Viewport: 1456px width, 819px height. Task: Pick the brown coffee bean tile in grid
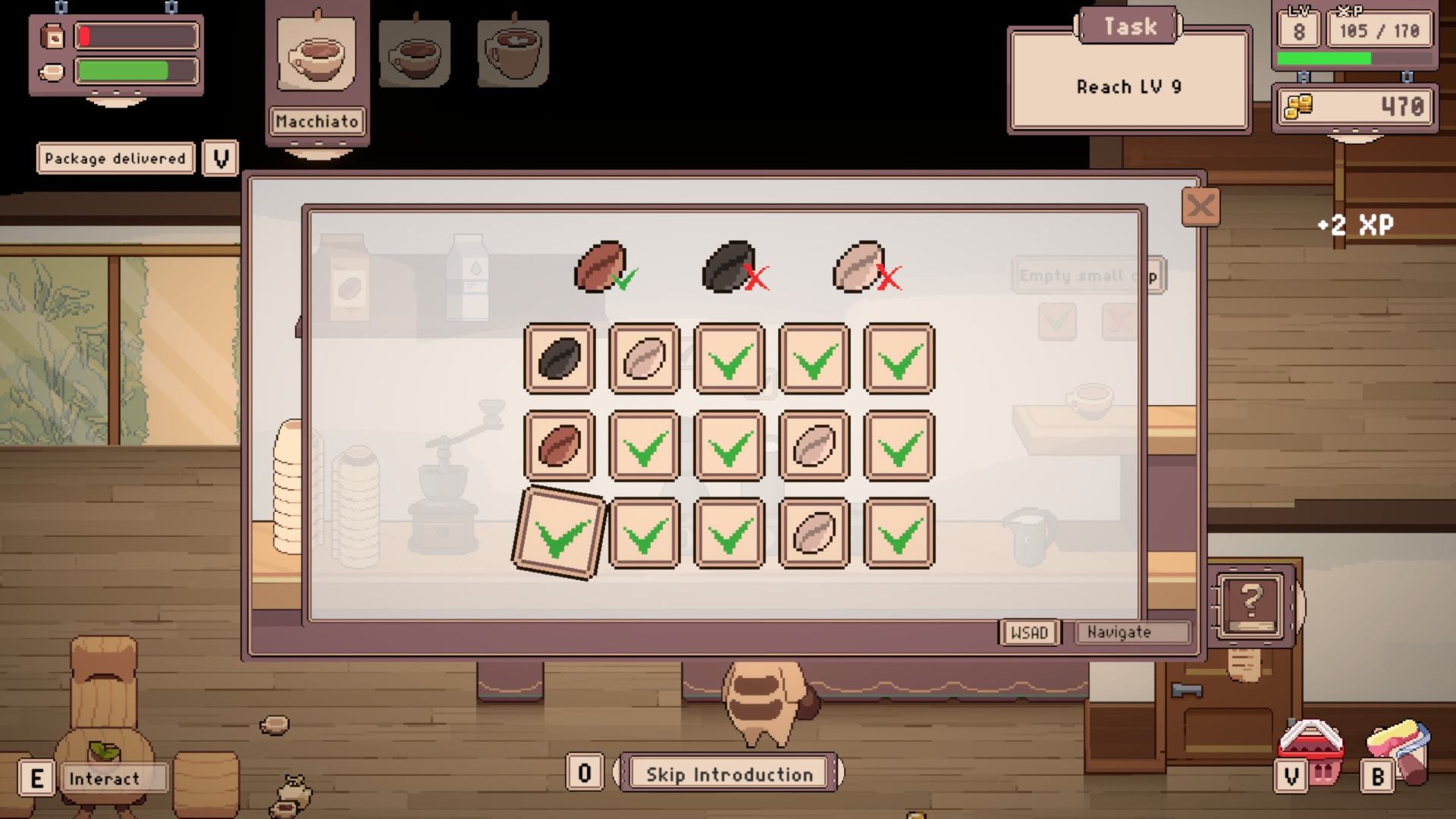click(x=560, y=446)
